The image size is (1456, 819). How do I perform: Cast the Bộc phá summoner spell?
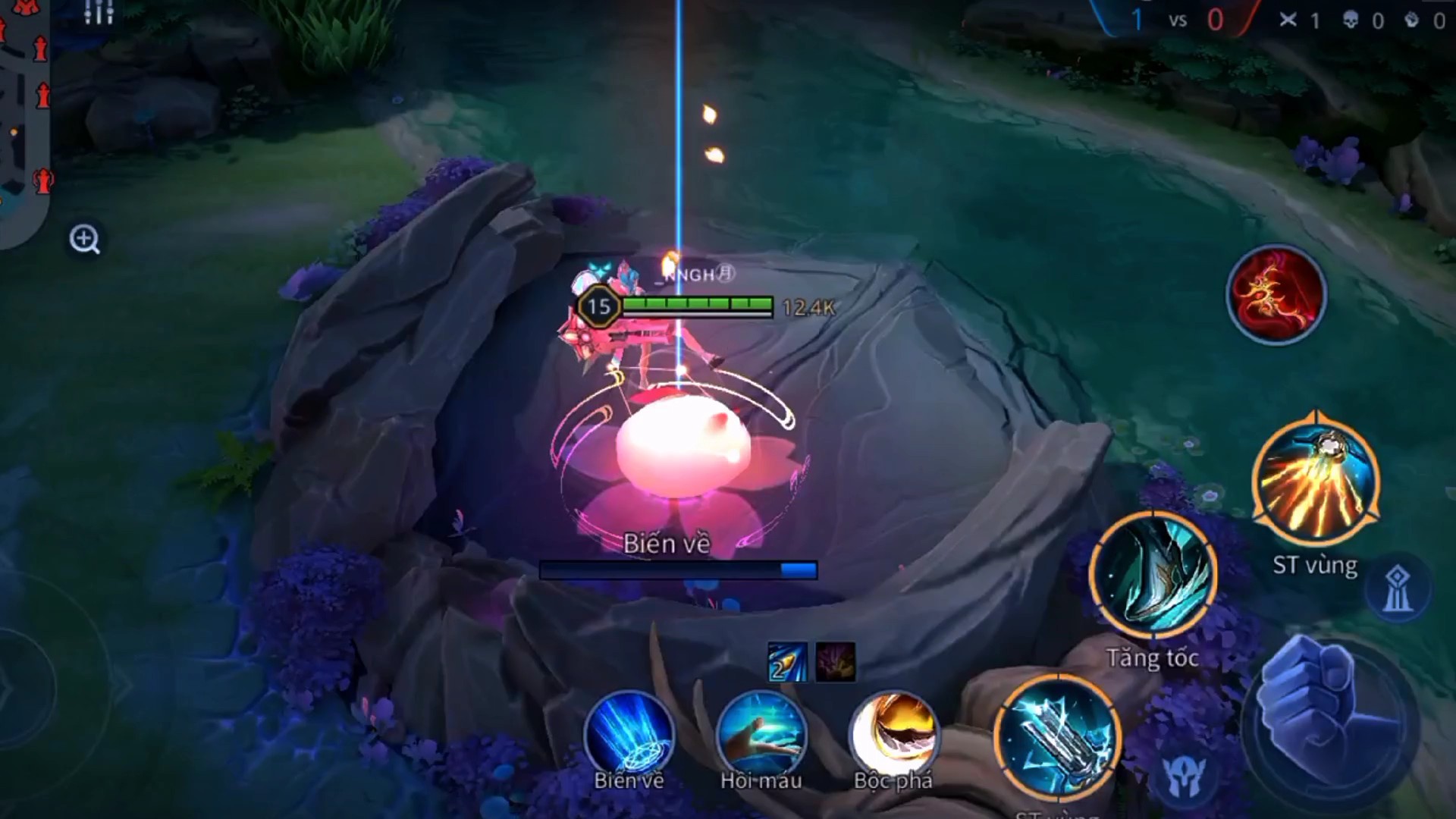(x=893, y=734)
